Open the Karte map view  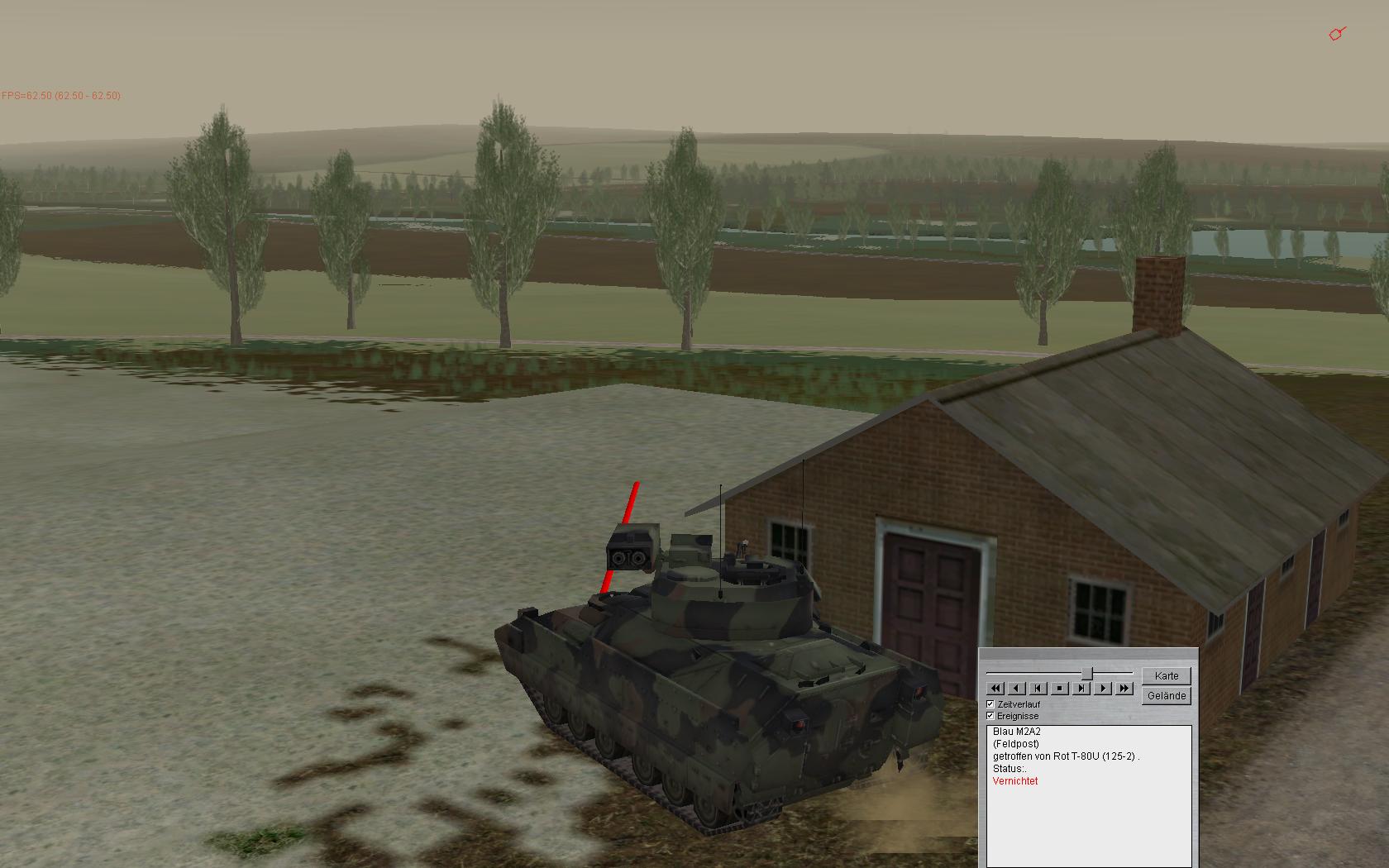1166,675
